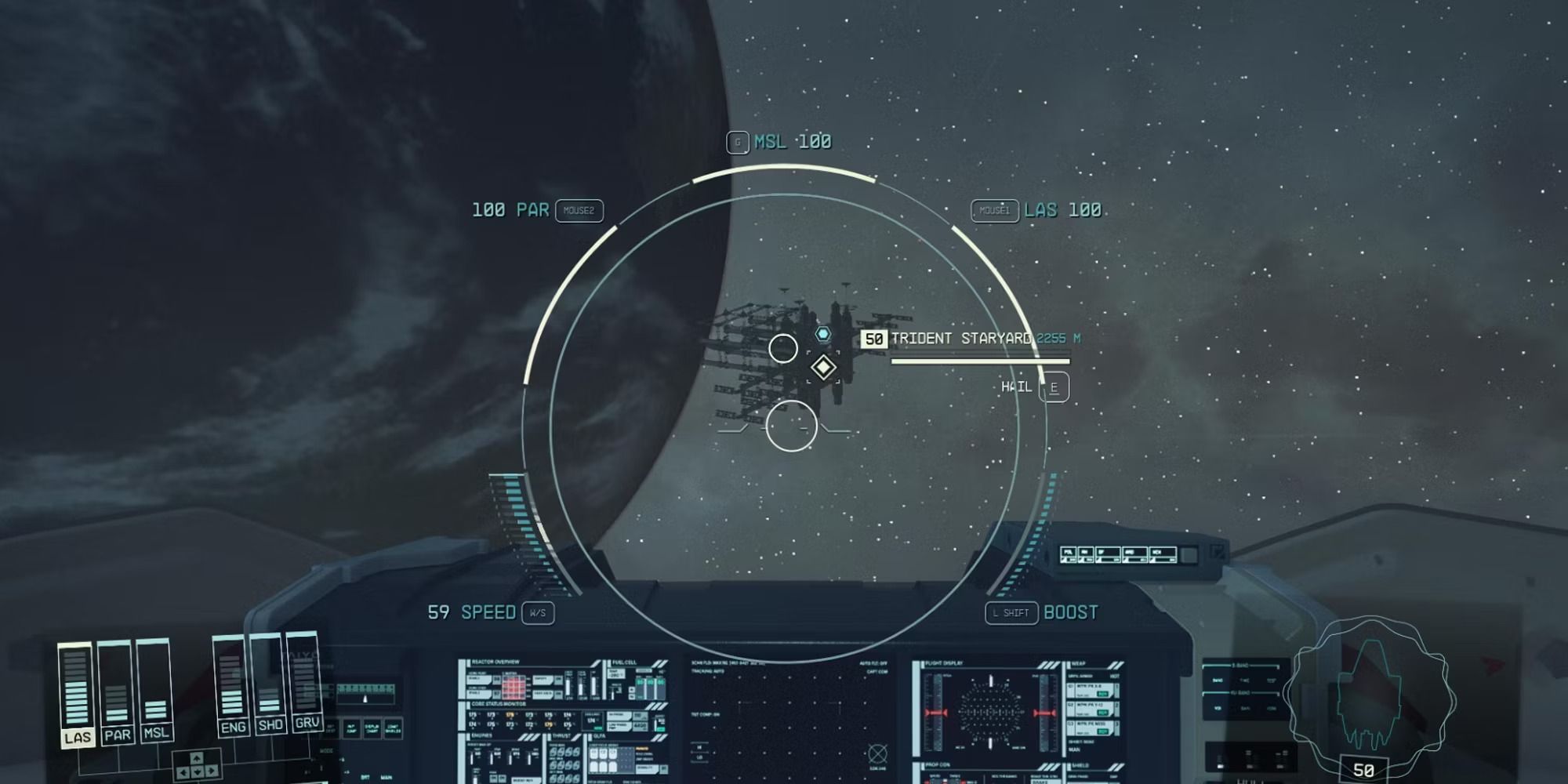Select the LAS power allocation tab
Image resolution: width=1568 pixels, height=784 pixels.
79,734
